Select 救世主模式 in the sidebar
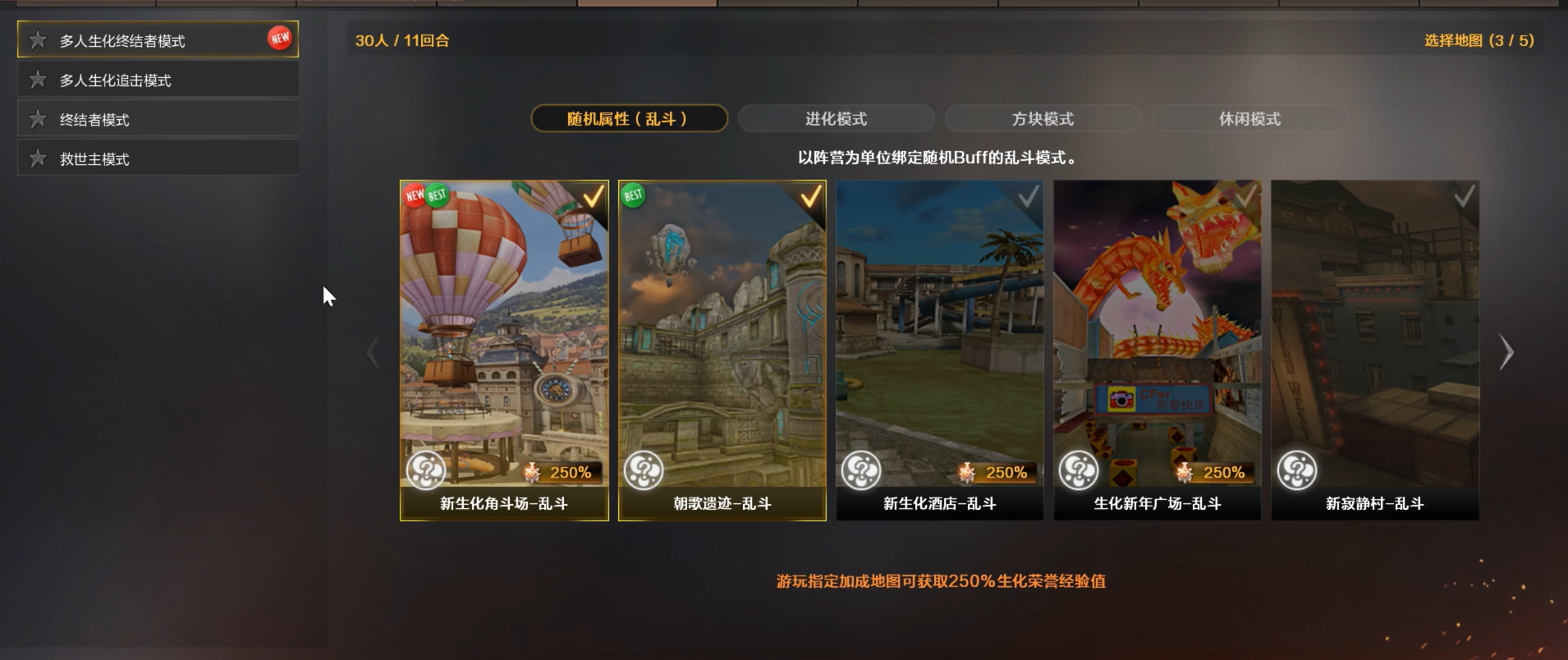Viewport: 1568px width, 660px height. click(x=94, y=158)
